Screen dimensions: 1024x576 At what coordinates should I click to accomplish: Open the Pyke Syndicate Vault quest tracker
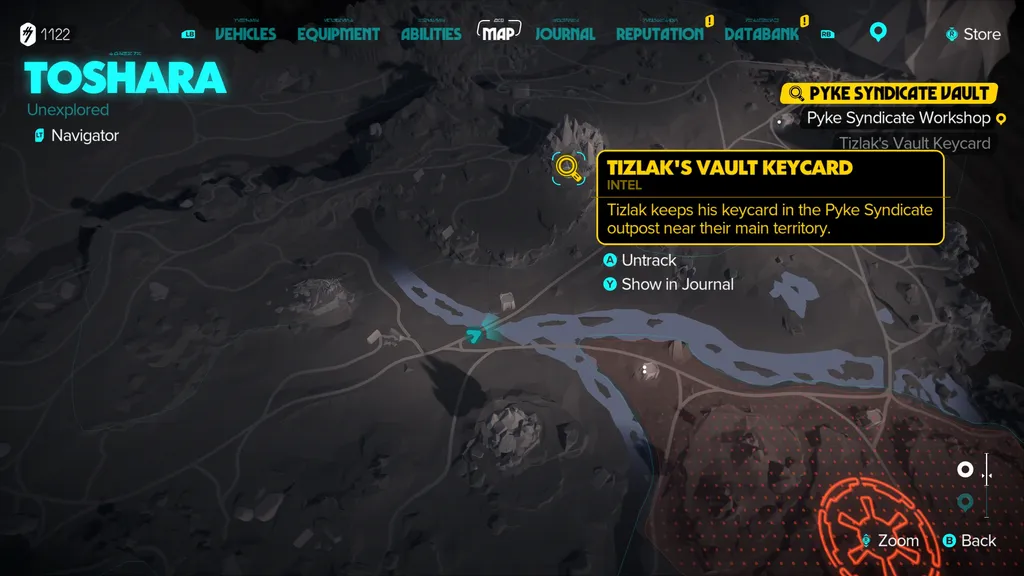(889, 93)
